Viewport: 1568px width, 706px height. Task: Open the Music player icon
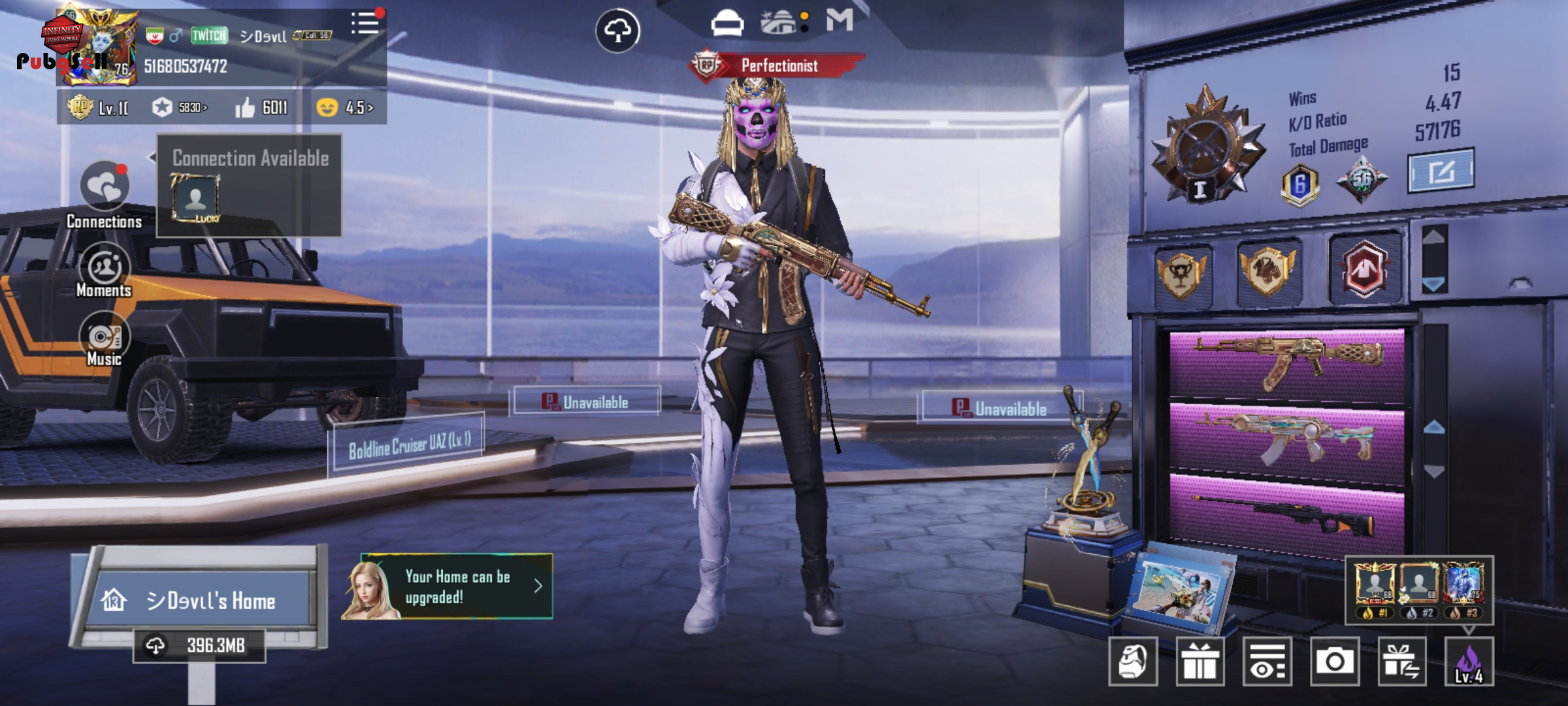(105, 337)
